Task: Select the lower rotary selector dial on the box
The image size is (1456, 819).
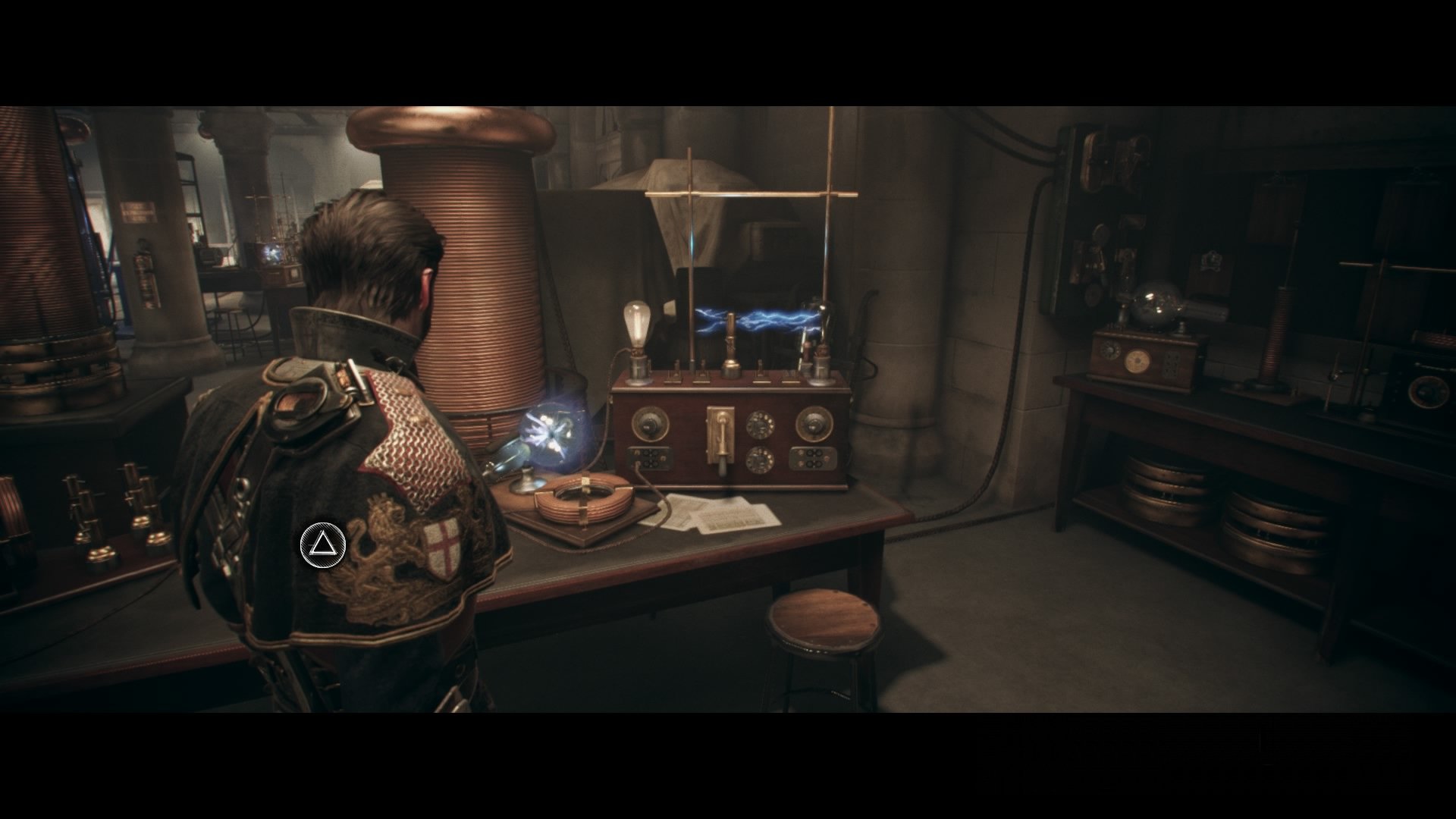Action: tap(760, 460)
